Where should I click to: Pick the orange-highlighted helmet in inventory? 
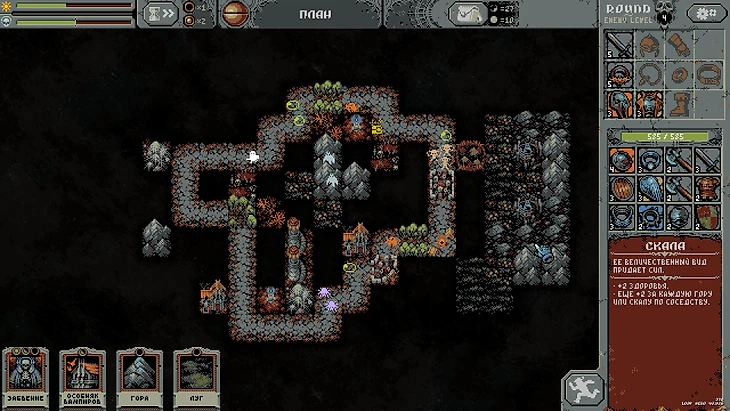pos(621,160)
